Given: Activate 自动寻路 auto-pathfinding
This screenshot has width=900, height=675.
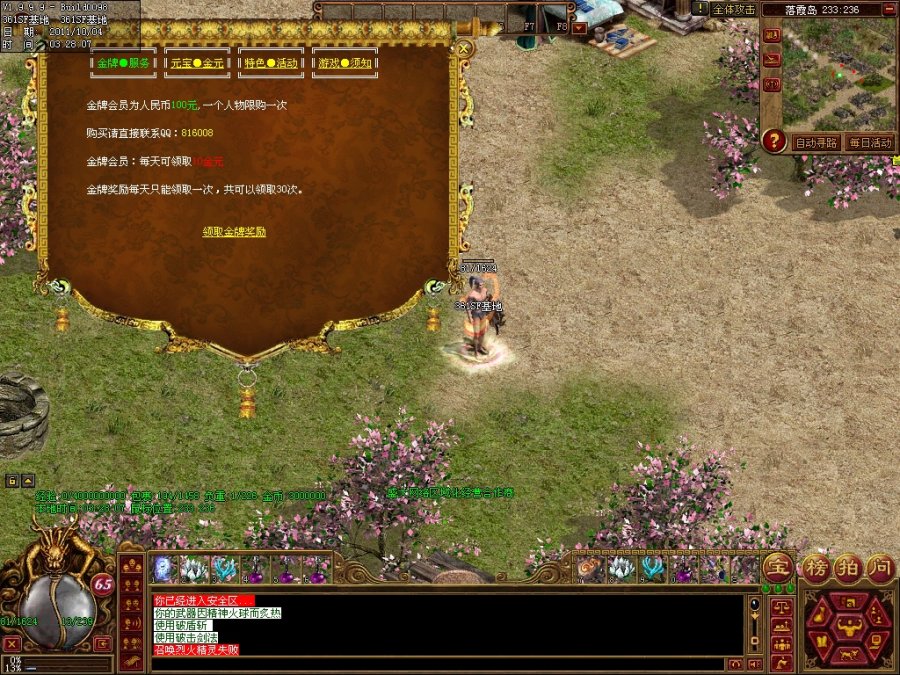Looking at the screenshot, I should coord(816,143).
